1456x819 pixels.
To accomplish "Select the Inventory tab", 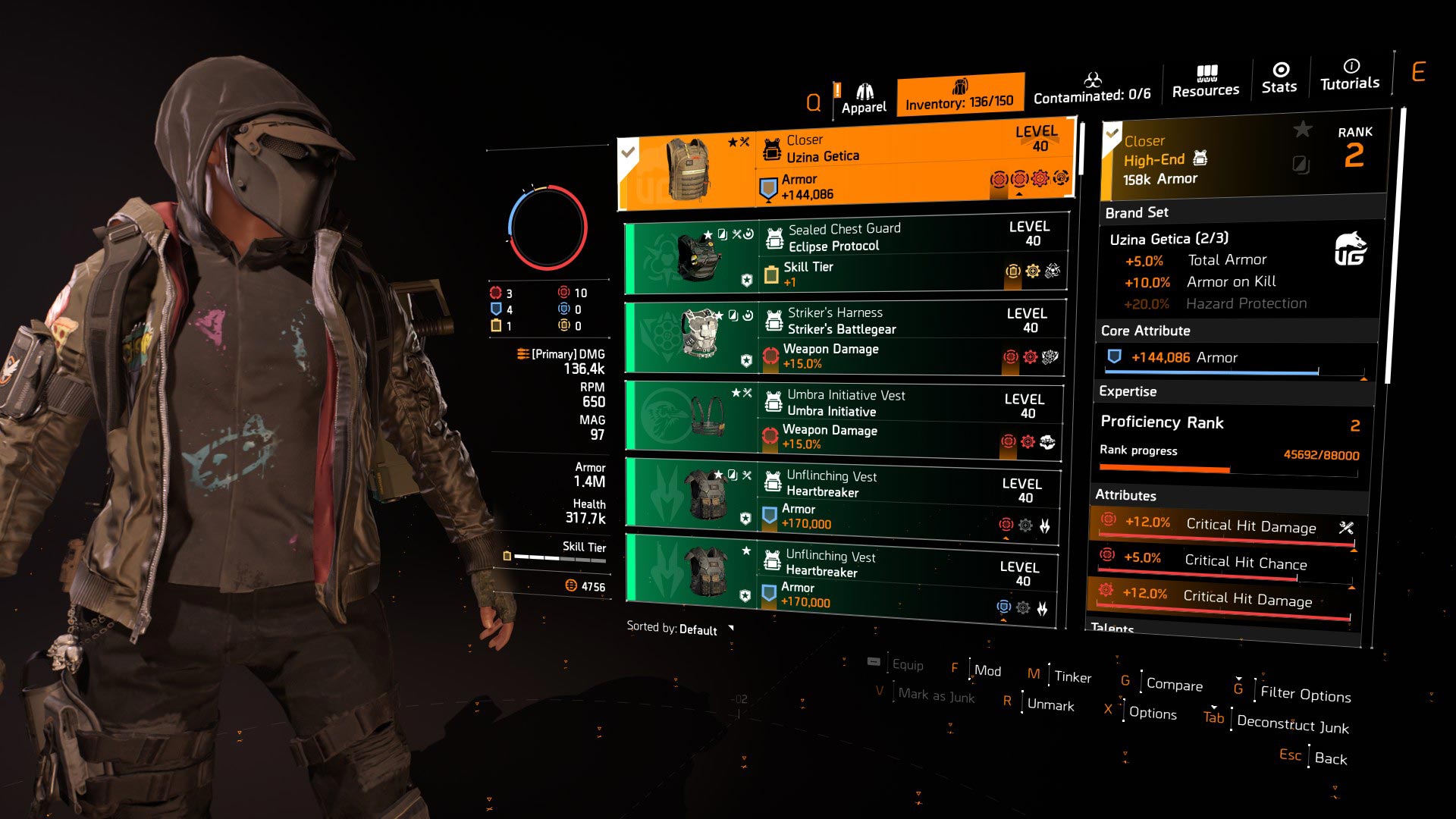I will [x=961, y=94].
